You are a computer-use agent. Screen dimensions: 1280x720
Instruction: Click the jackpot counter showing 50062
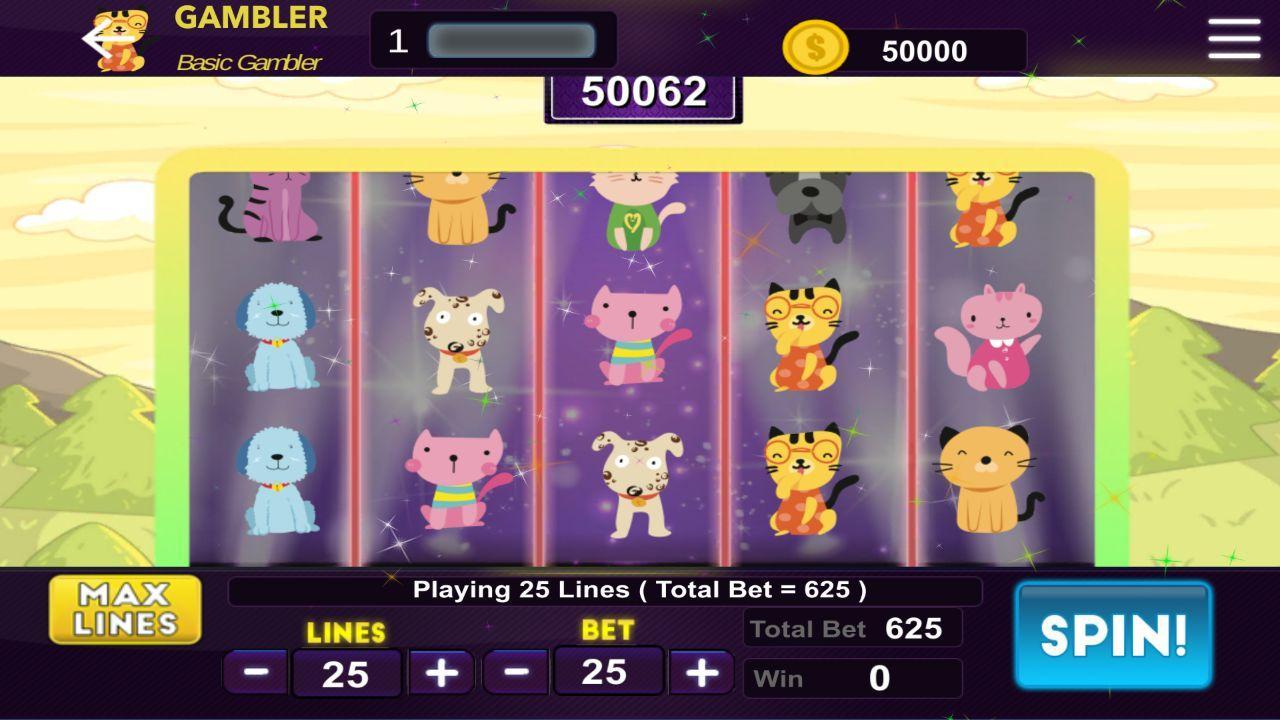click(643, 95)
